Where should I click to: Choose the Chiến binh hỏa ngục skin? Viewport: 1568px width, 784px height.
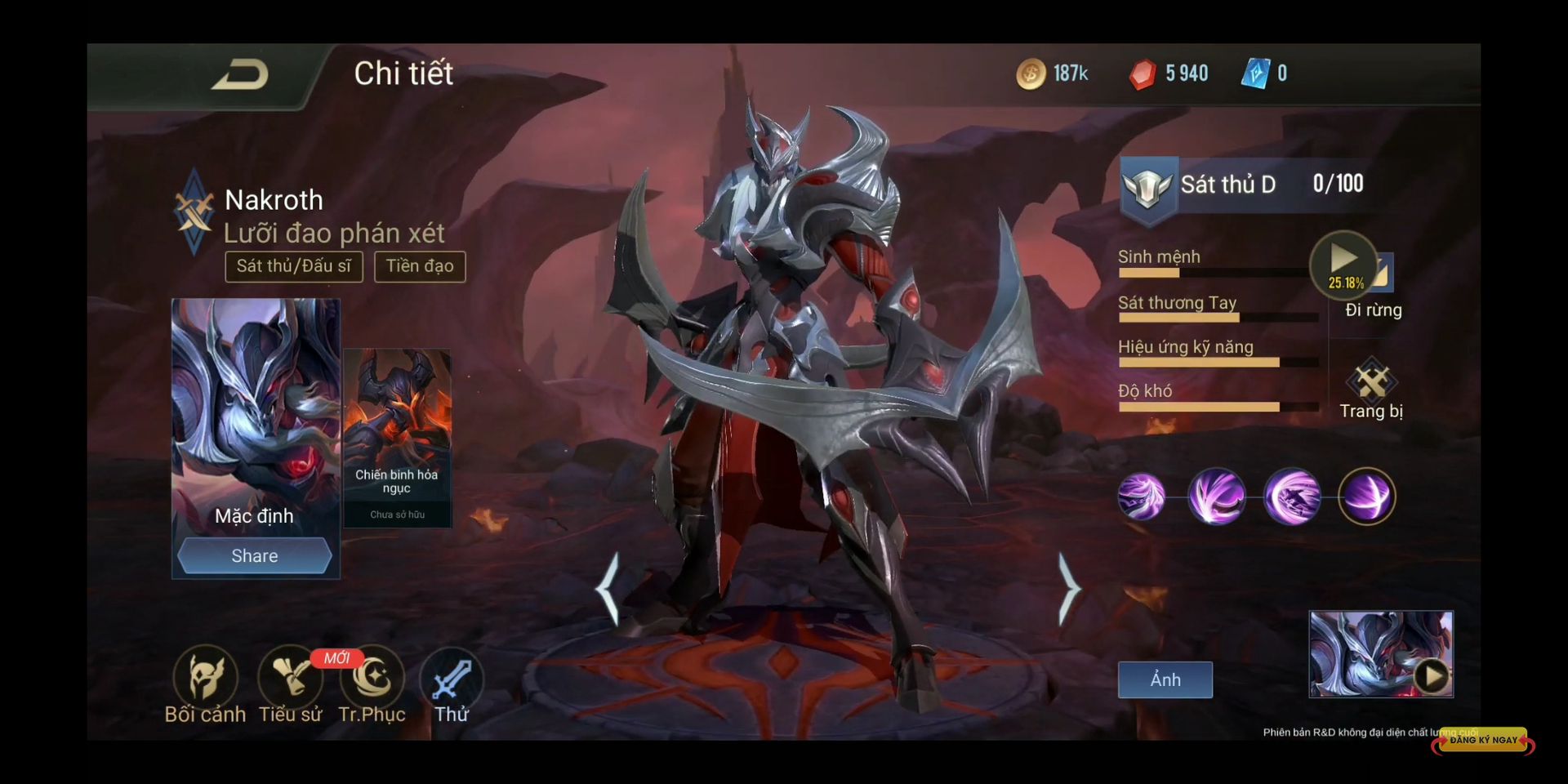tap(397, 437)
